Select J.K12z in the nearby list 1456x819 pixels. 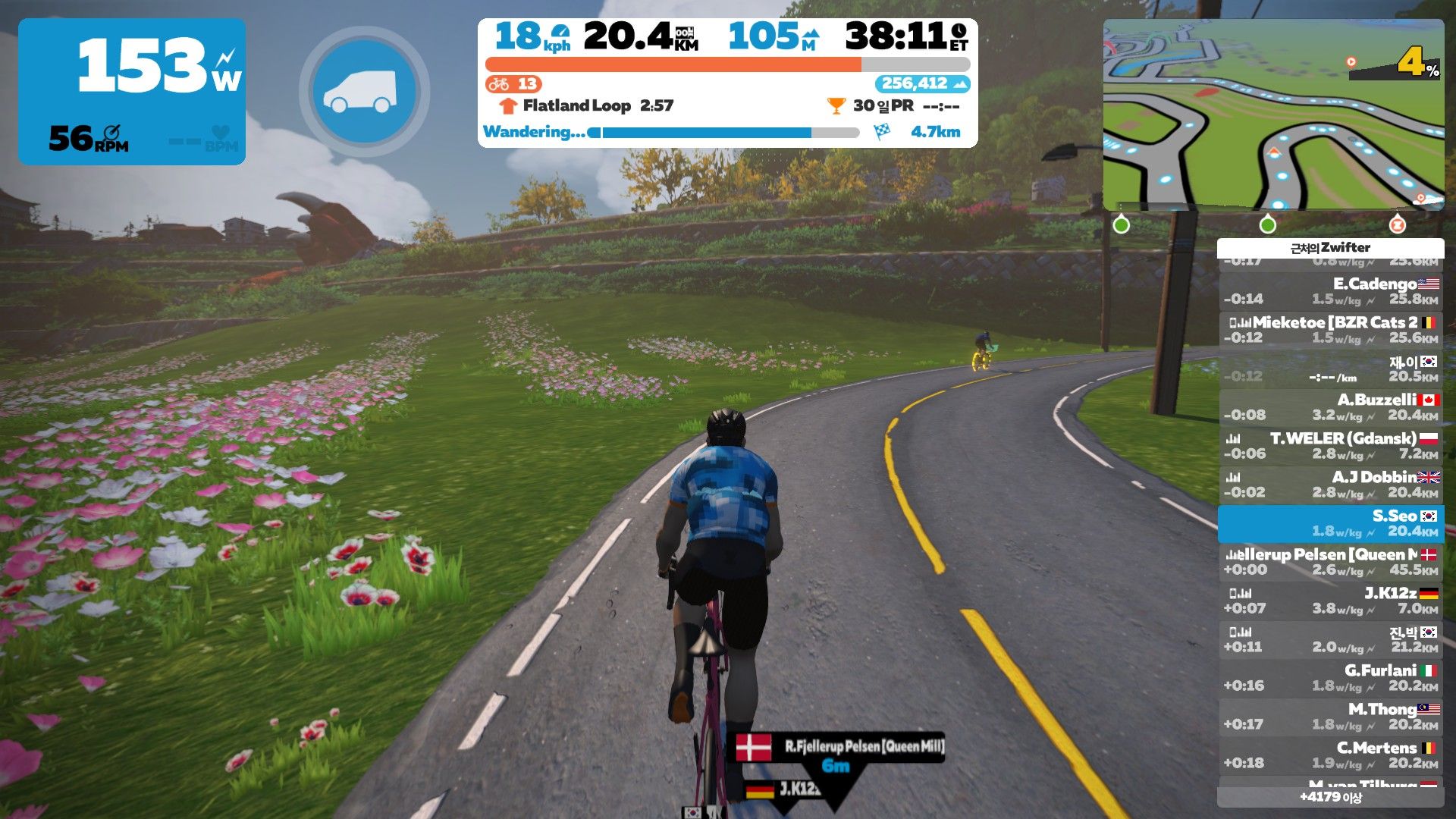[1331, 601]
